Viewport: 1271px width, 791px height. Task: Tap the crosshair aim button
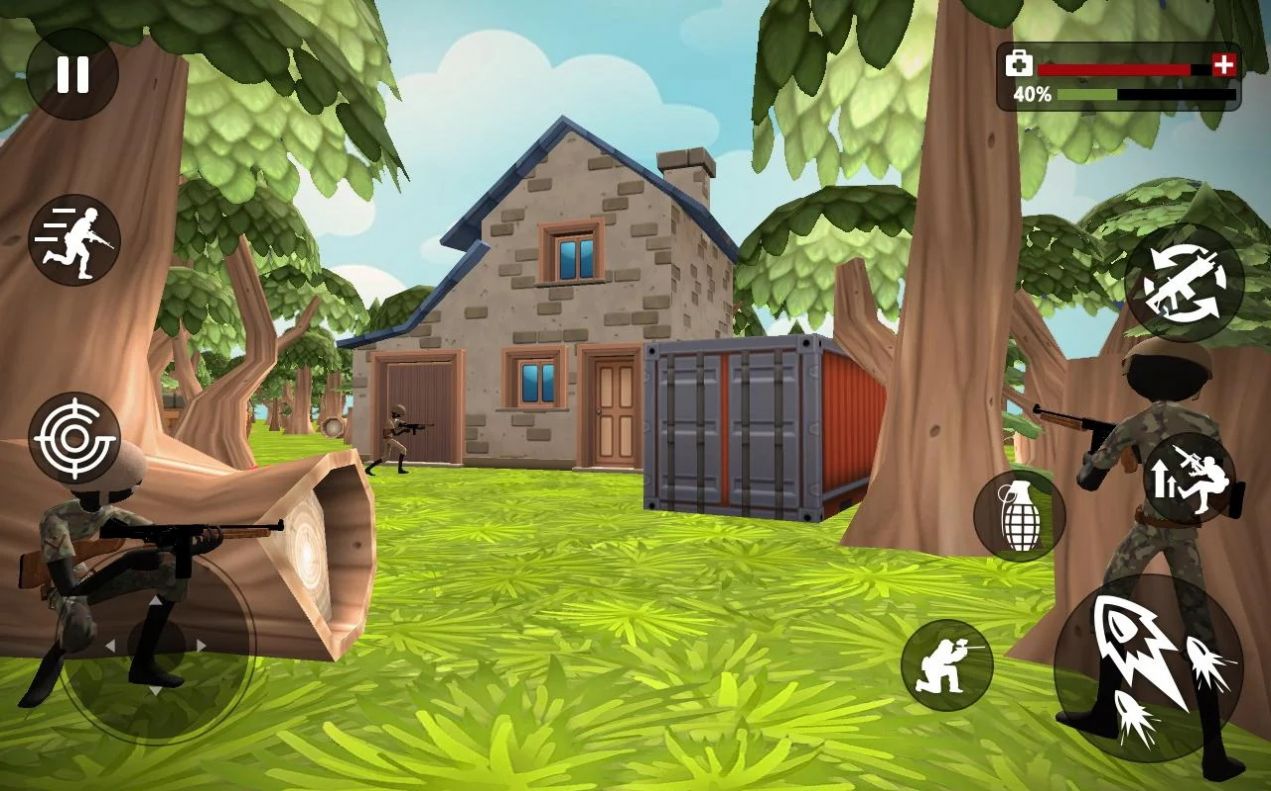pyautogui.click(x=74, y=438)
